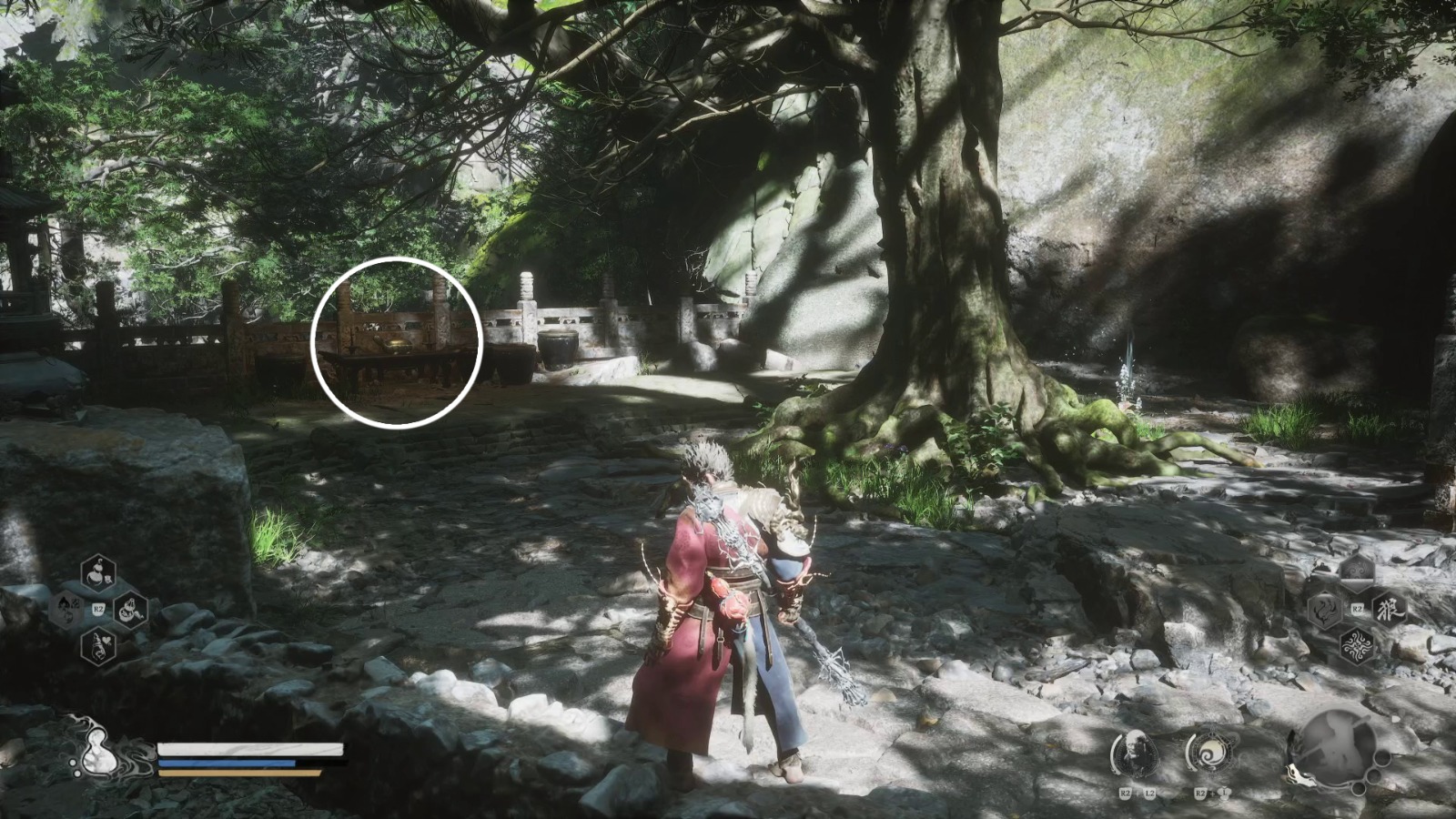Toggle the L1 badge under the spiral curio
The height and width of the screenshot is (819, 1456).
(x=1224, y=794)
